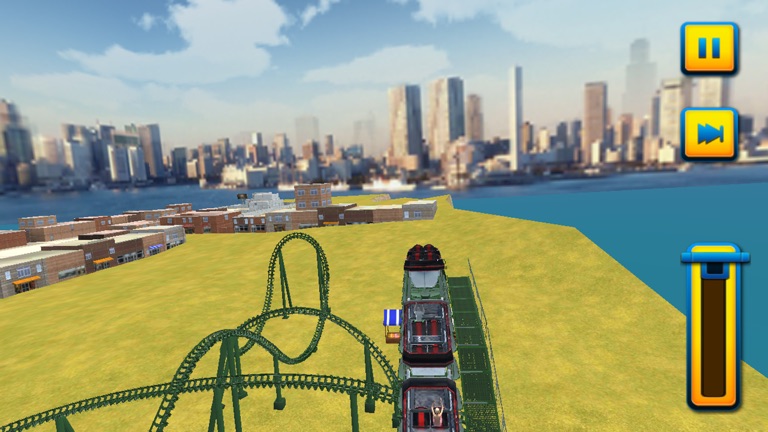Click the vertical speed slider

pos(714,328)
